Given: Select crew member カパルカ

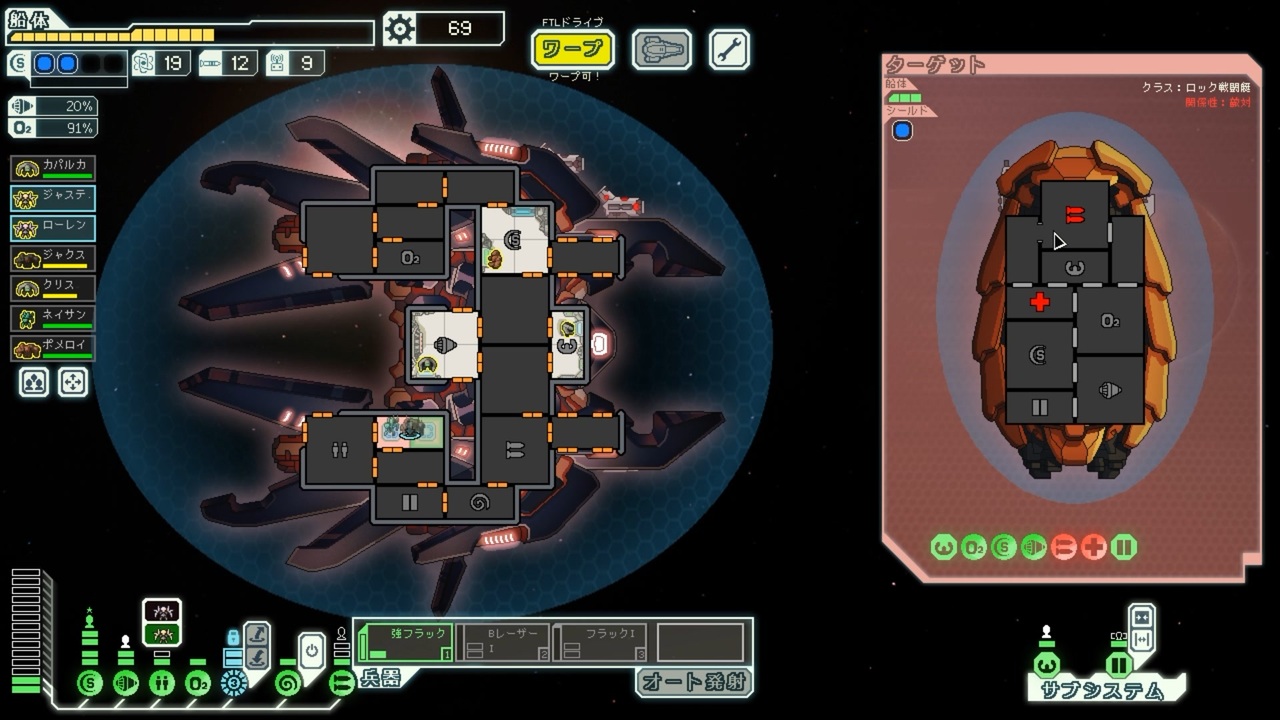Looking at the screenshot, I should click(54, 168).
